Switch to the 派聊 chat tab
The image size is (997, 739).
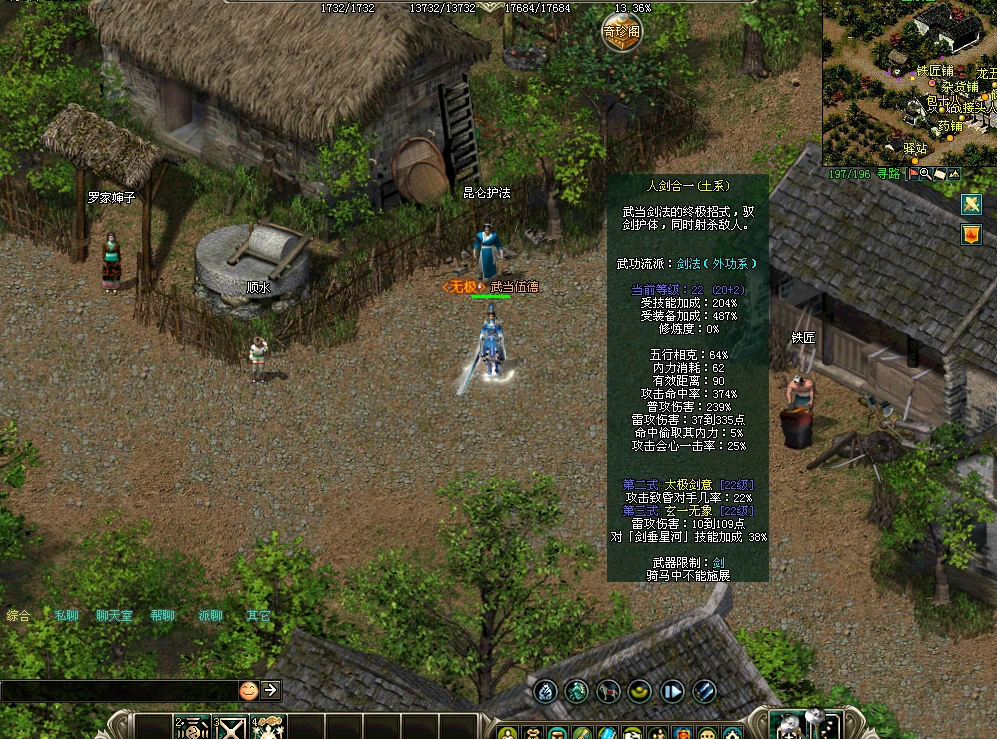click(210, 616)
